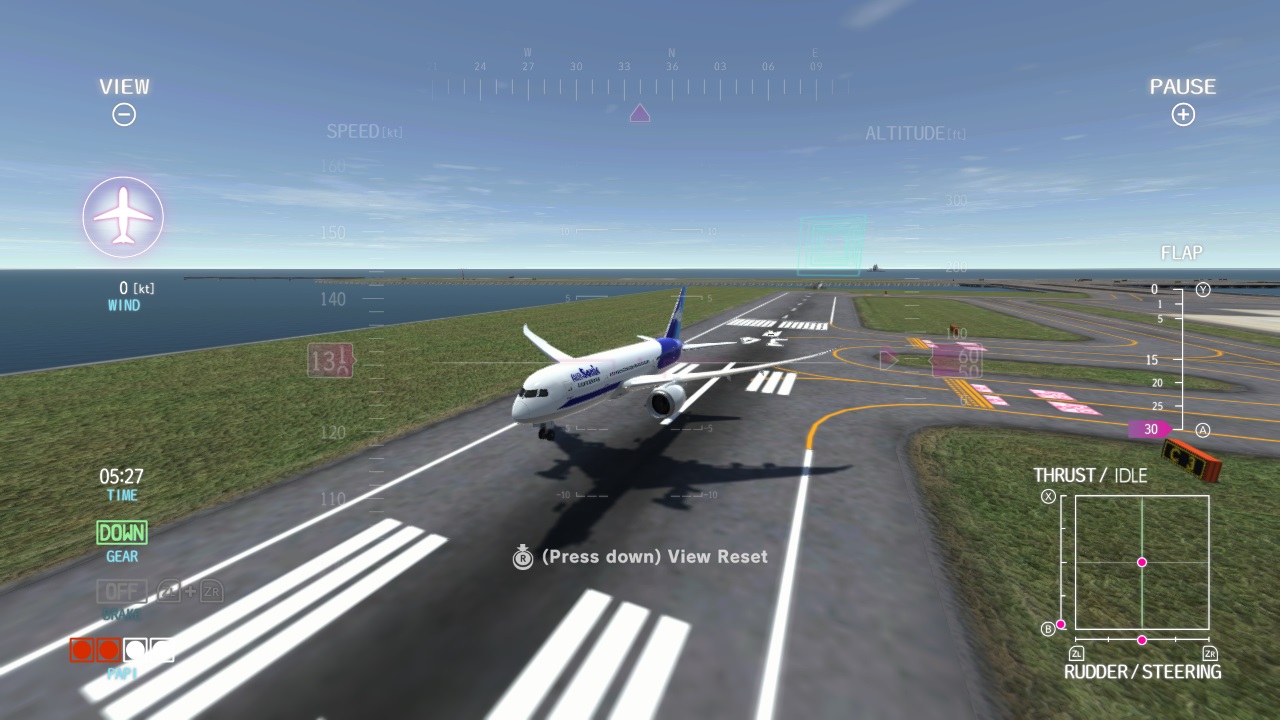
Task: Click the ZR icon under RUDDER/STEERING
Action: [1211, 651]
